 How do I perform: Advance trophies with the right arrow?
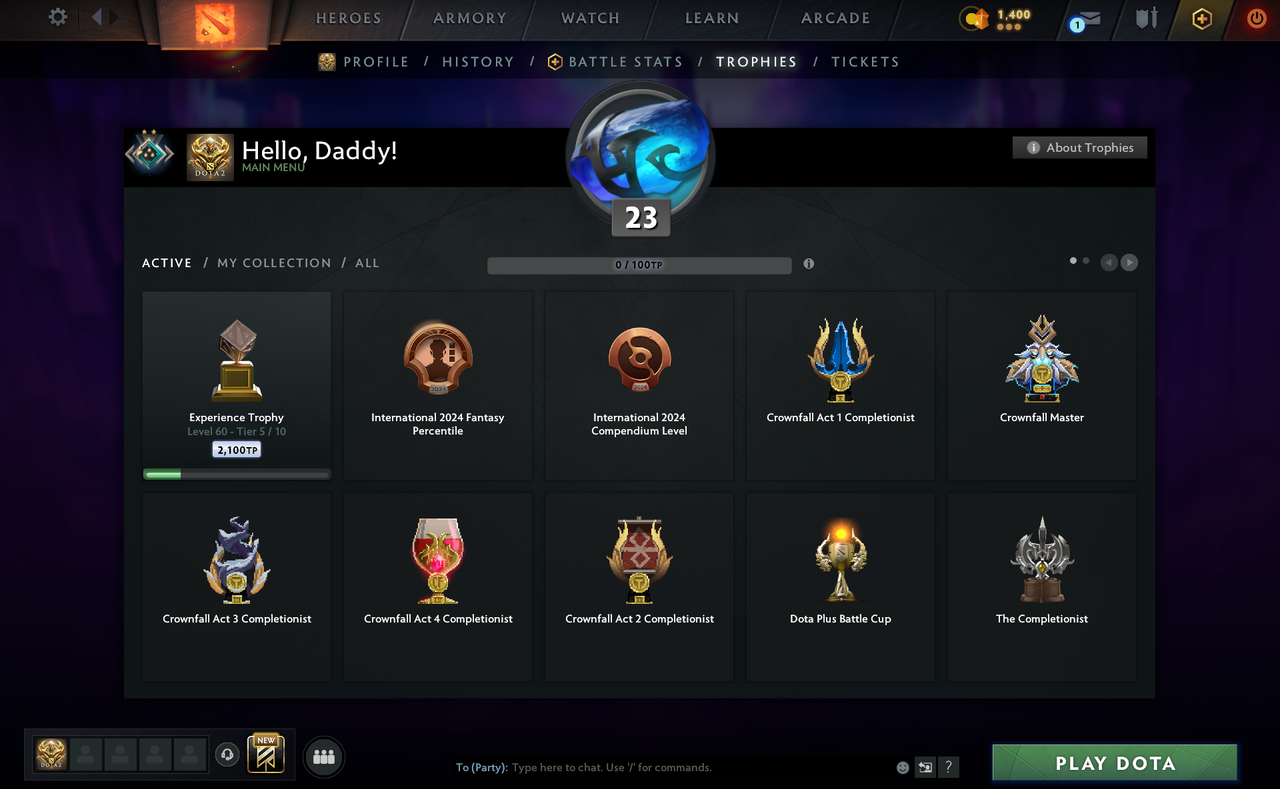(1129, 262)
